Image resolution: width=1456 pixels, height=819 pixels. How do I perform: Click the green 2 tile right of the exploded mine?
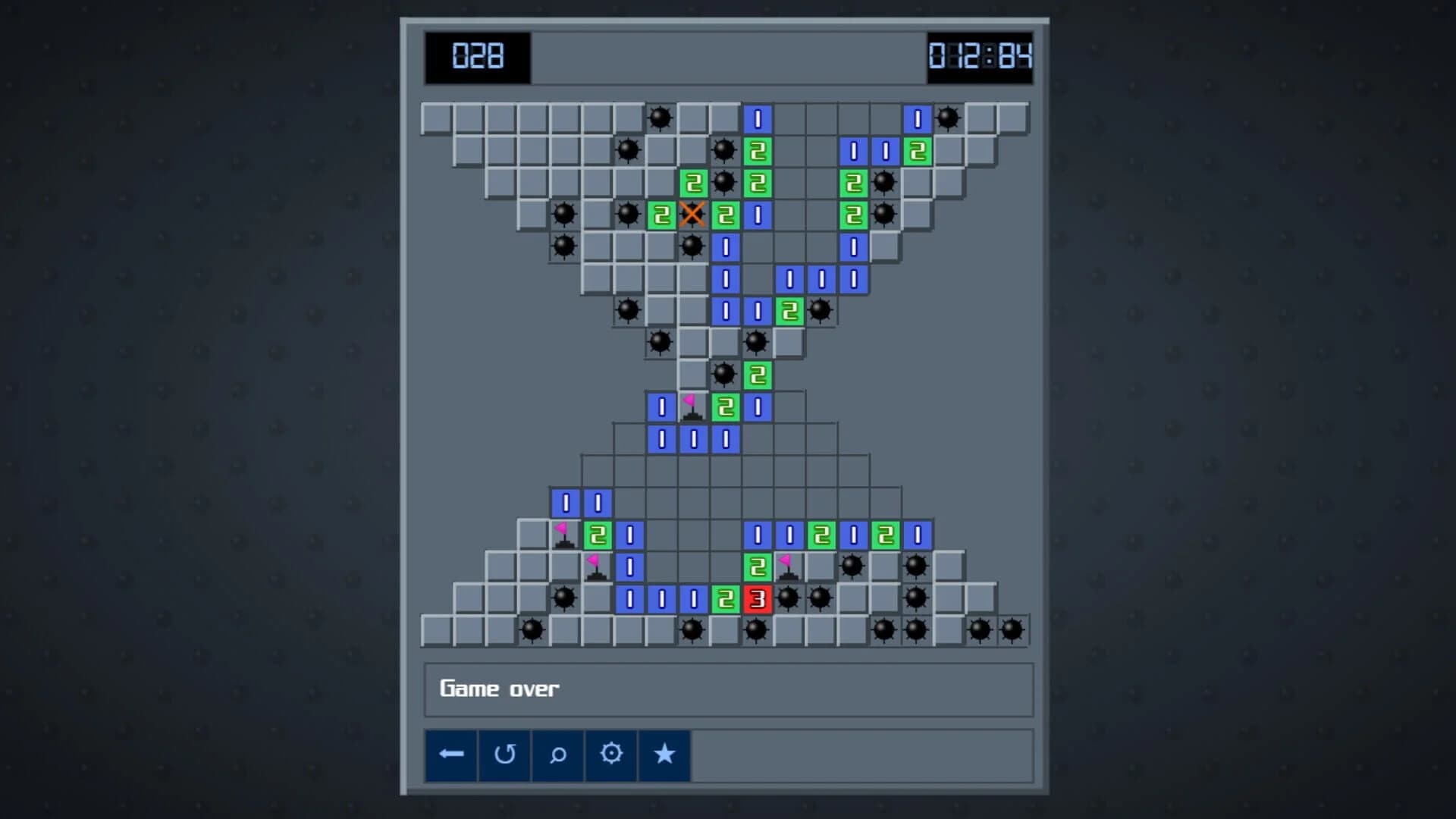coord(723,215)
